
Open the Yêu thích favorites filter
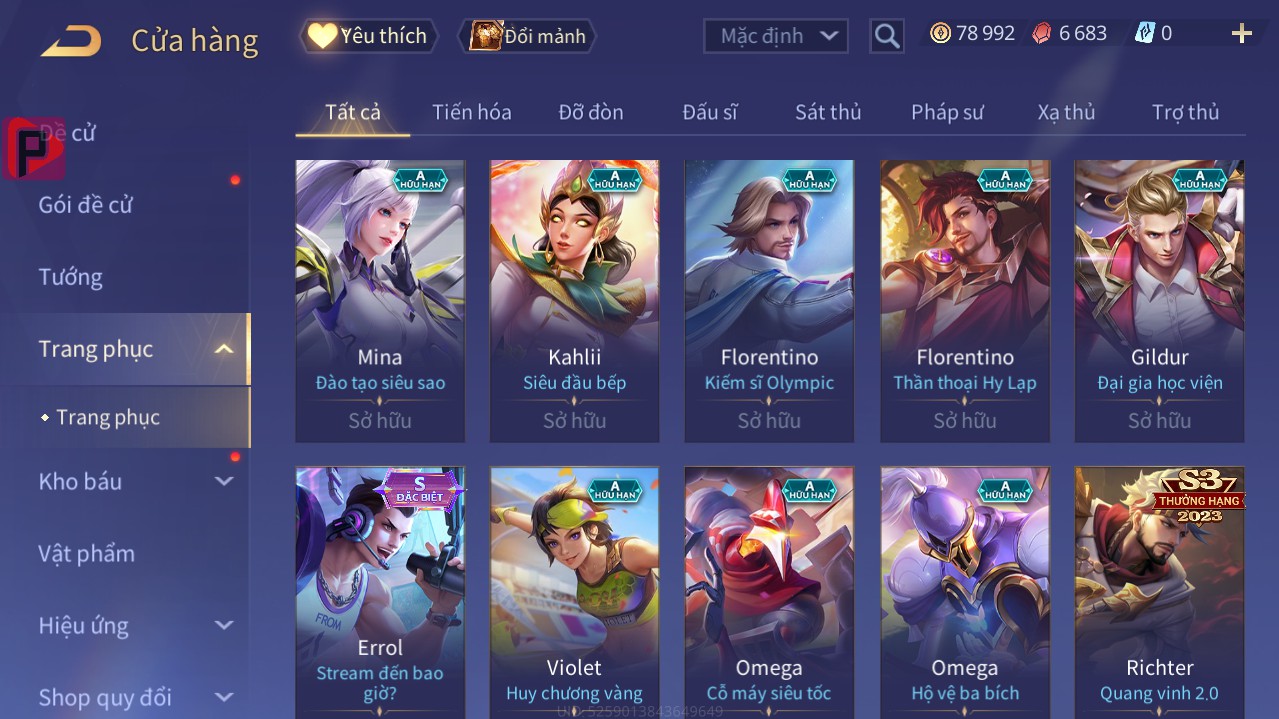click(x=369, y=36)
